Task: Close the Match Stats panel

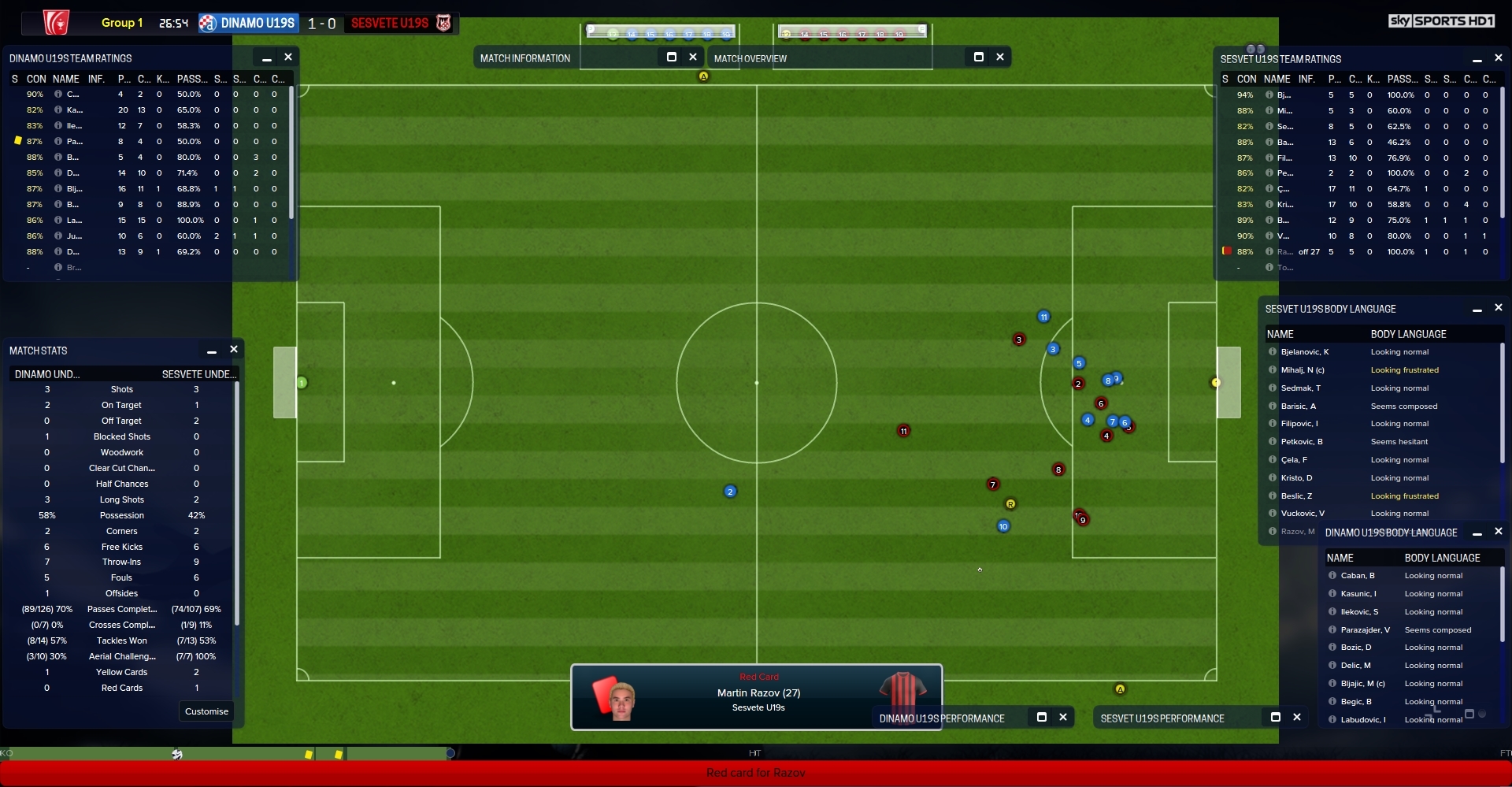Action: point(234,350)
